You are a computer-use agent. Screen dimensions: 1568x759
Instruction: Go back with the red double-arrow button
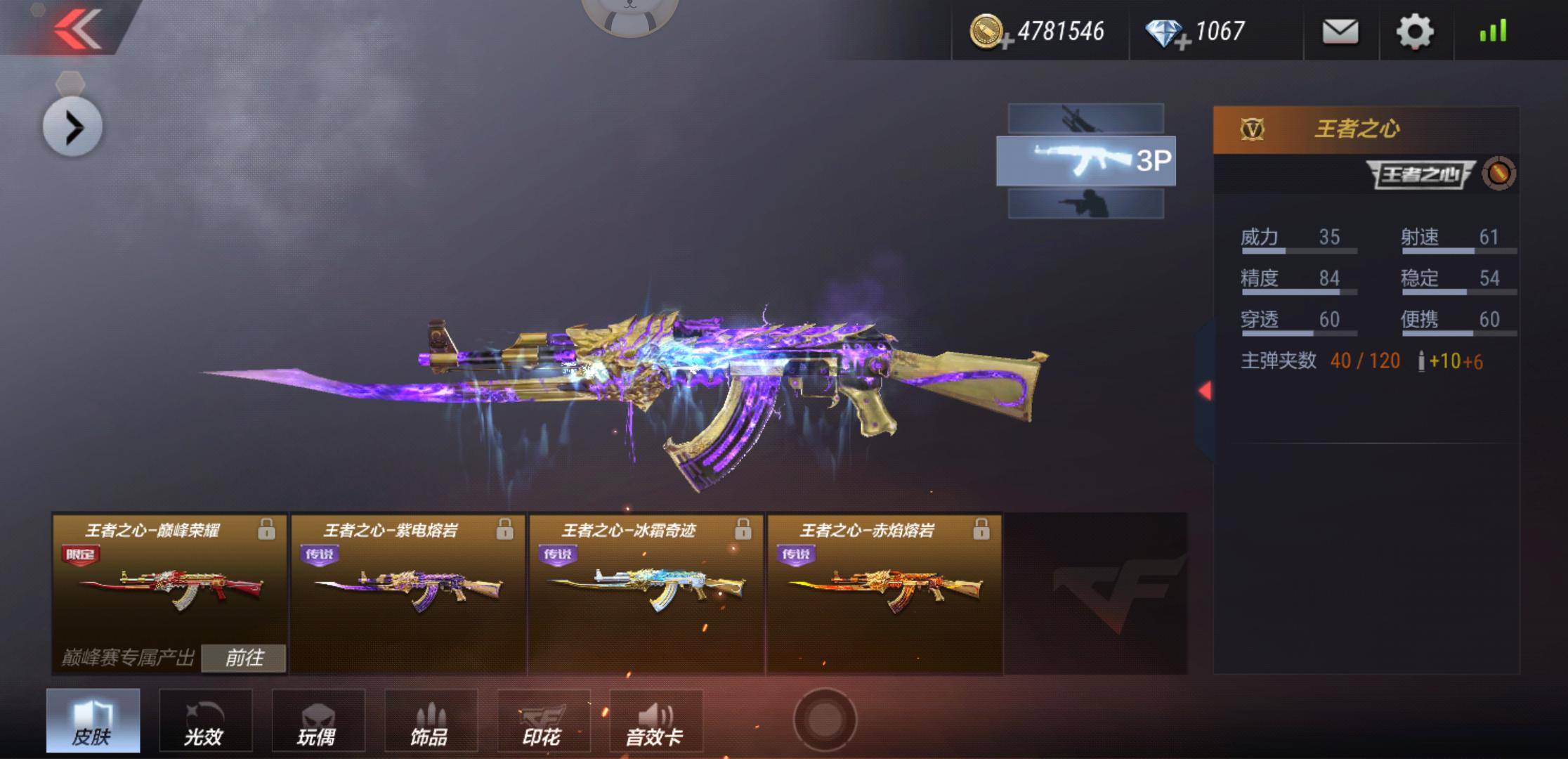77,30
